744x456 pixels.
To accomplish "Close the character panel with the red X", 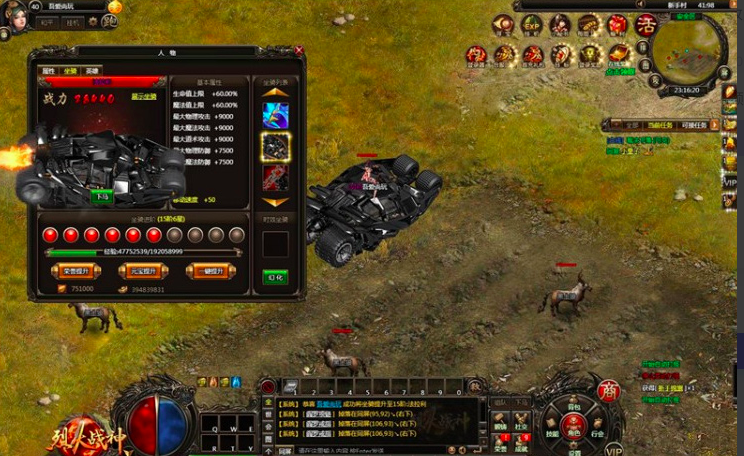I will click(x=299, y=50).
